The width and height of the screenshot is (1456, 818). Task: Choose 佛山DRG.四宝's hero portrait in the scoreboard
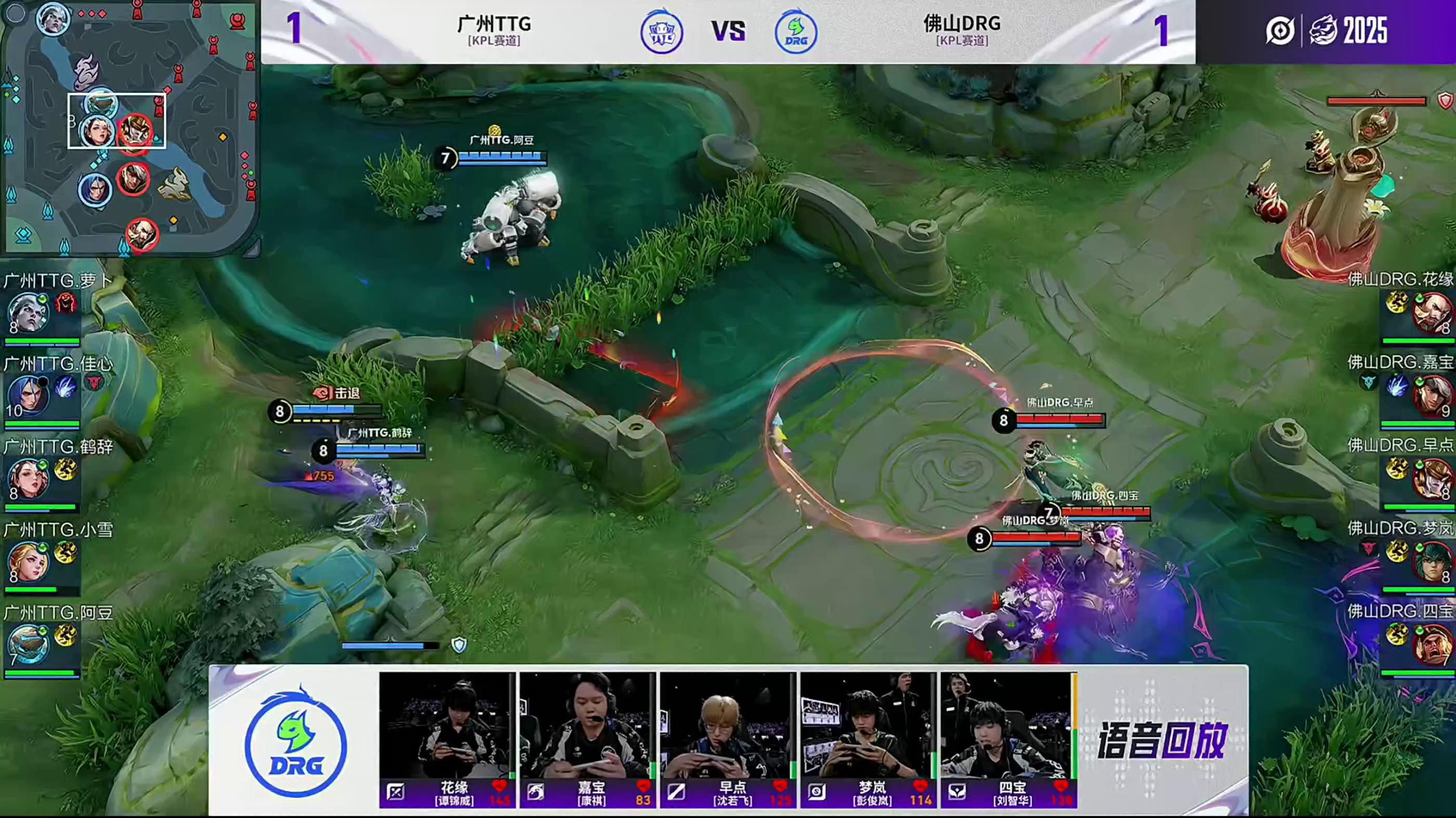1431,644
